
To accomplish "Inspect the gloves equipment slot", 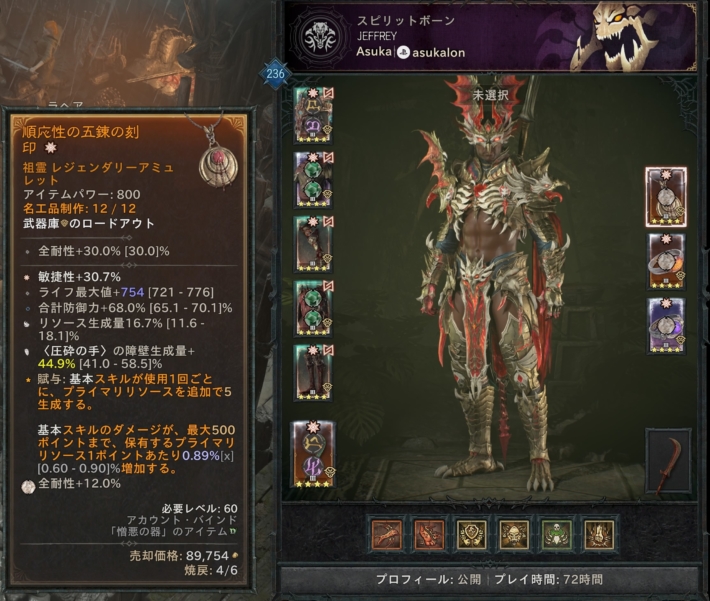I will point(313,244).
